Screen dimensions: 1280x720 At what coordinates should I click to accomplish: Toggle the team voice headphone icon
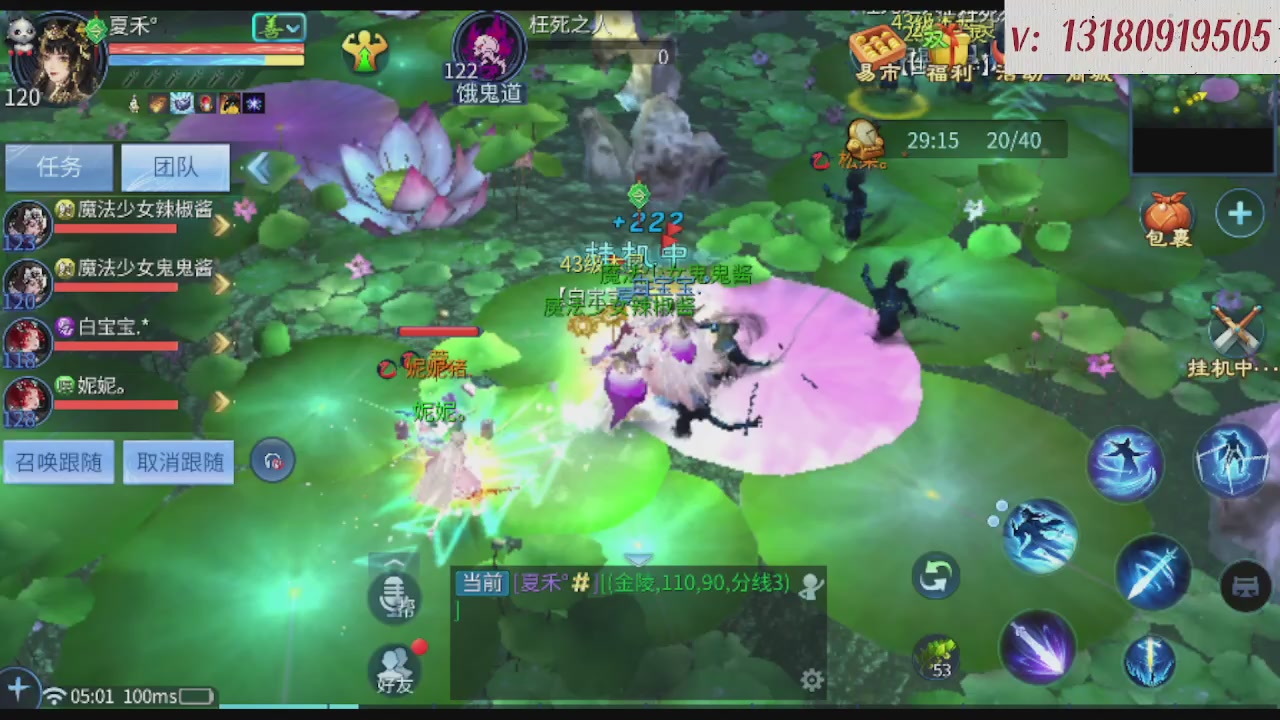(273, 461)
